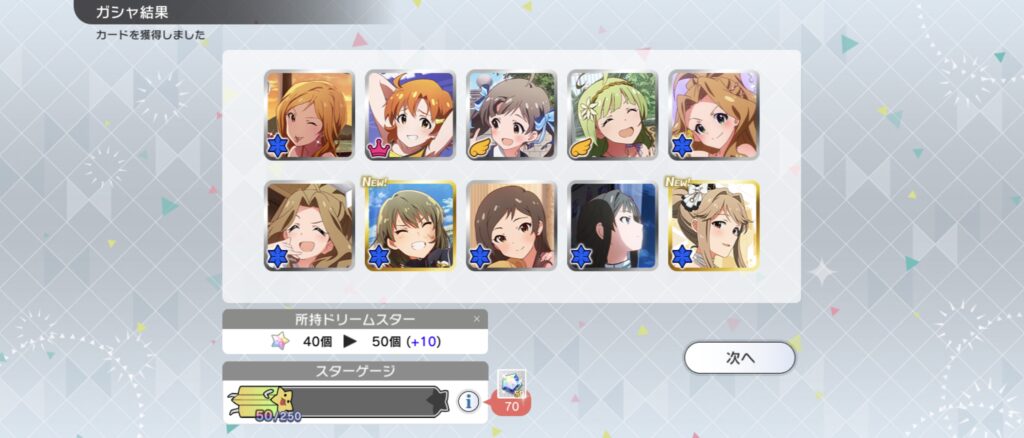Select the New grinning girl card with sky background

pyautogui.click(x=410, y=225)
